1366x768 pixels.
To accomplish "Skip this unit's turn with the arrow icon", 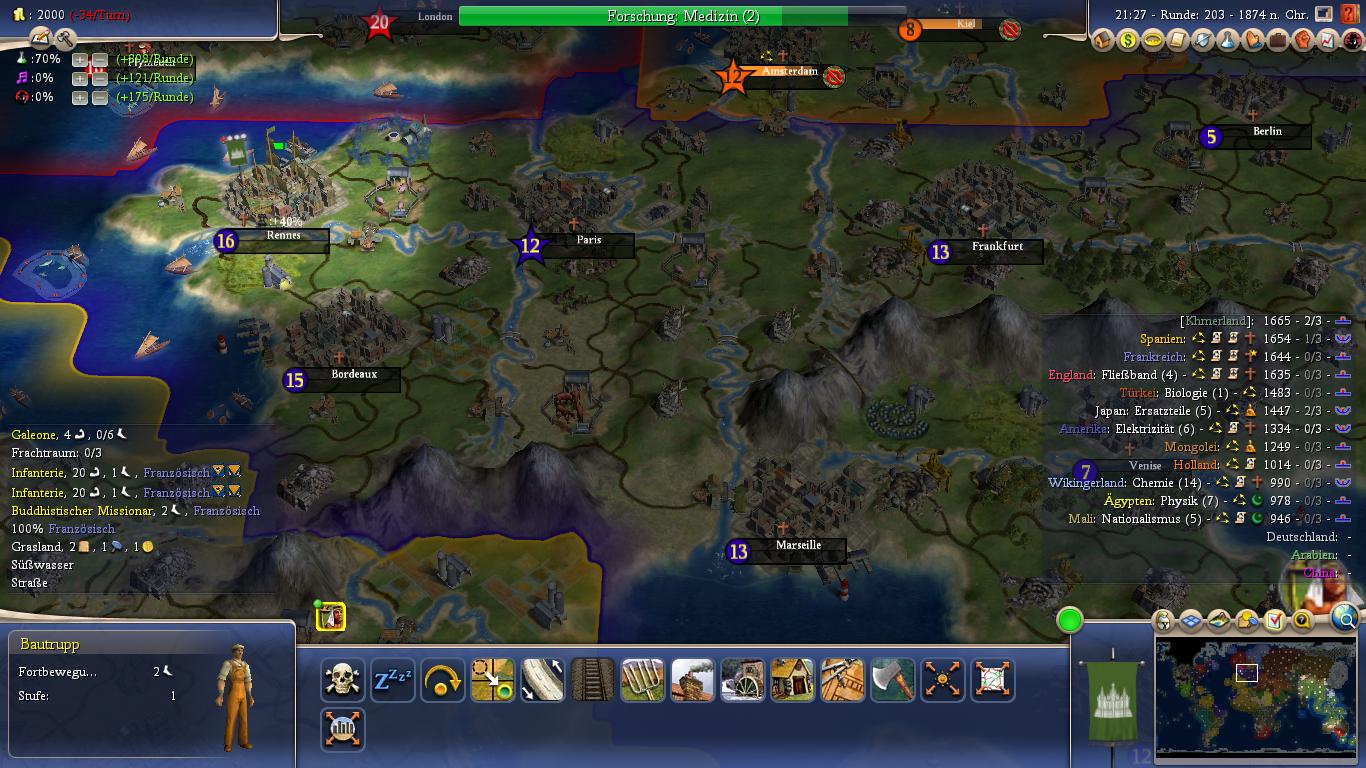I will coord(443,680).
